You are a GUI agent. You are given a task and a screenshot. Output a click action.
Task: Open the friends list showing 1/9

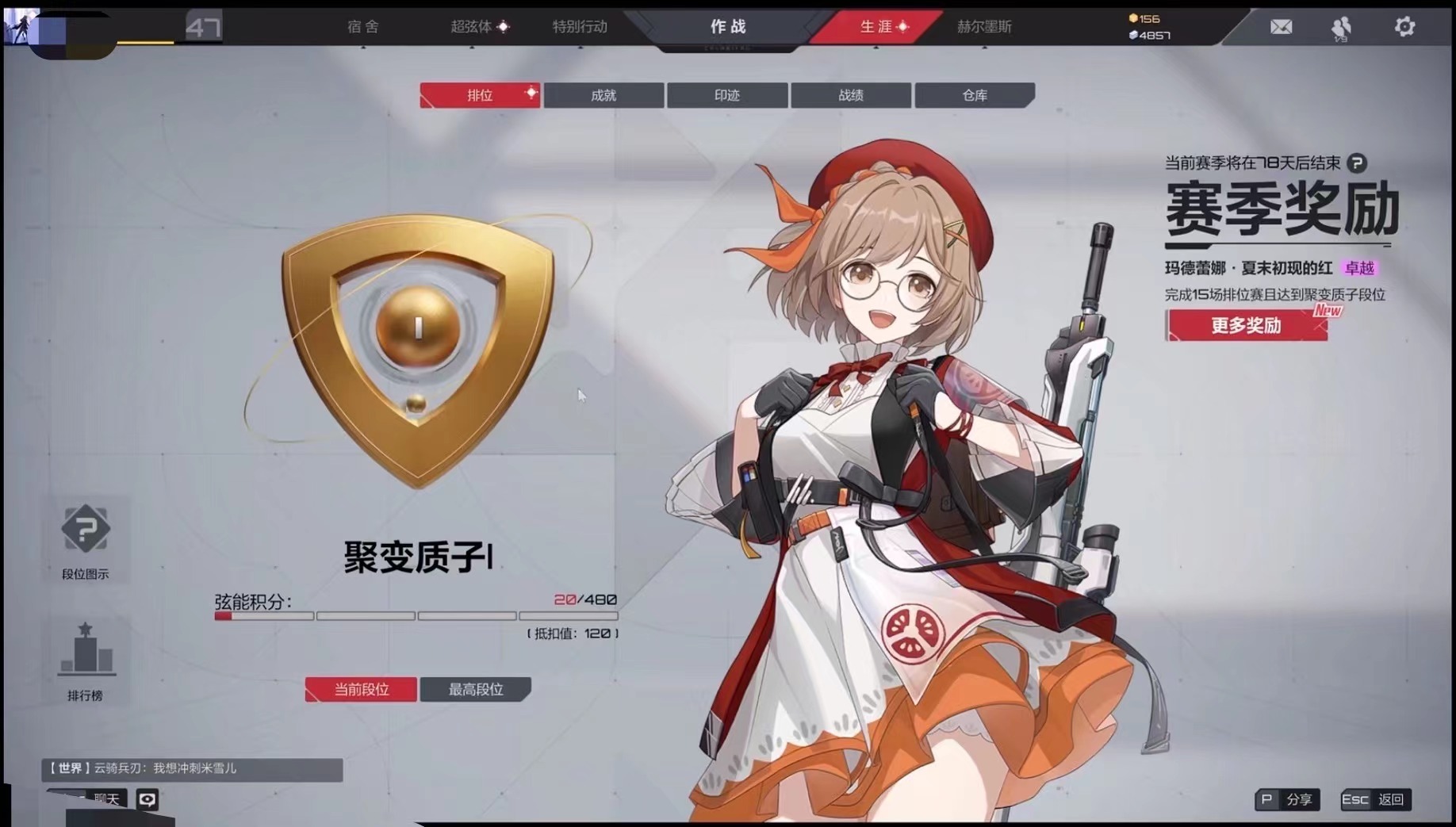pos(1341,26)
